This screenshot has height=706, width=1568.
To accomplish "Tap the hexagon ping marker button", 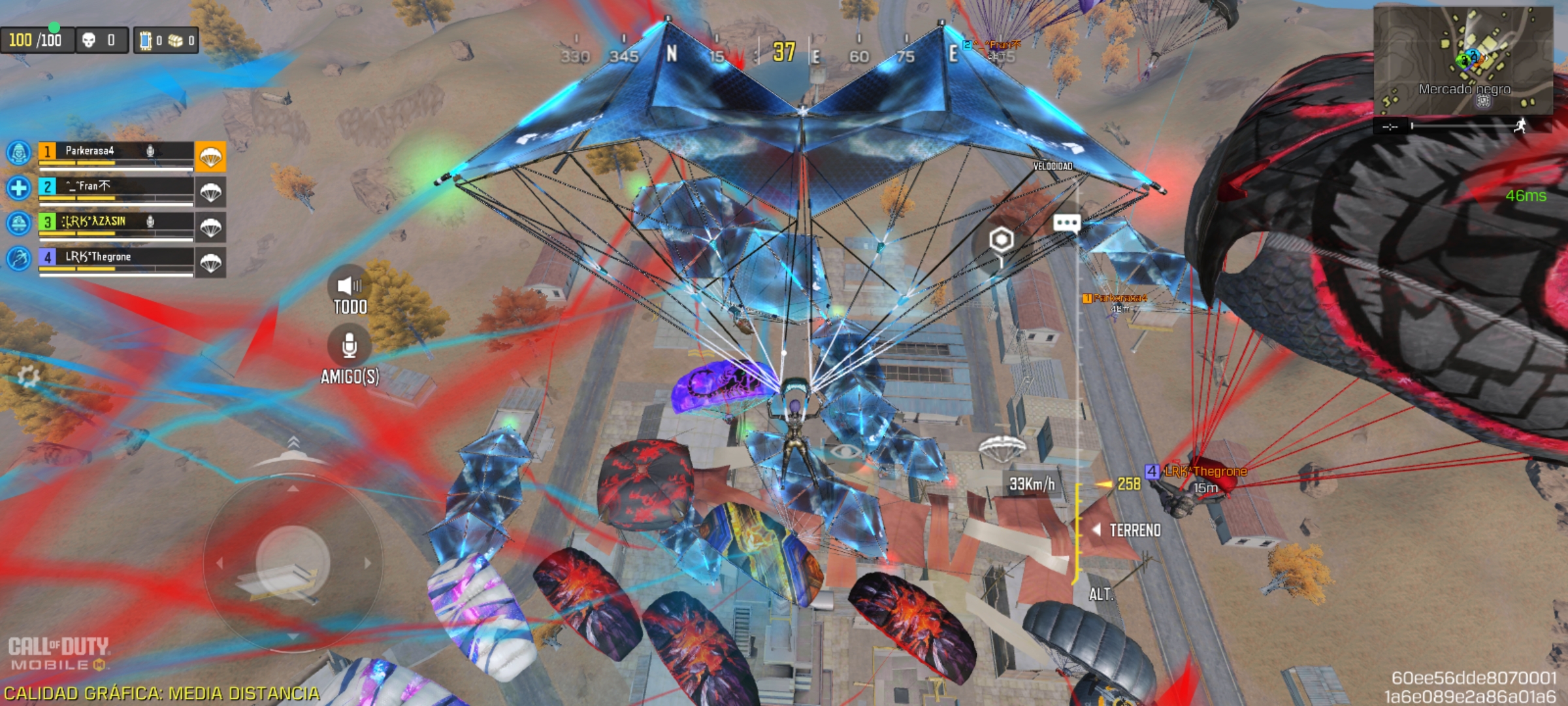I will coord(1001,240).
